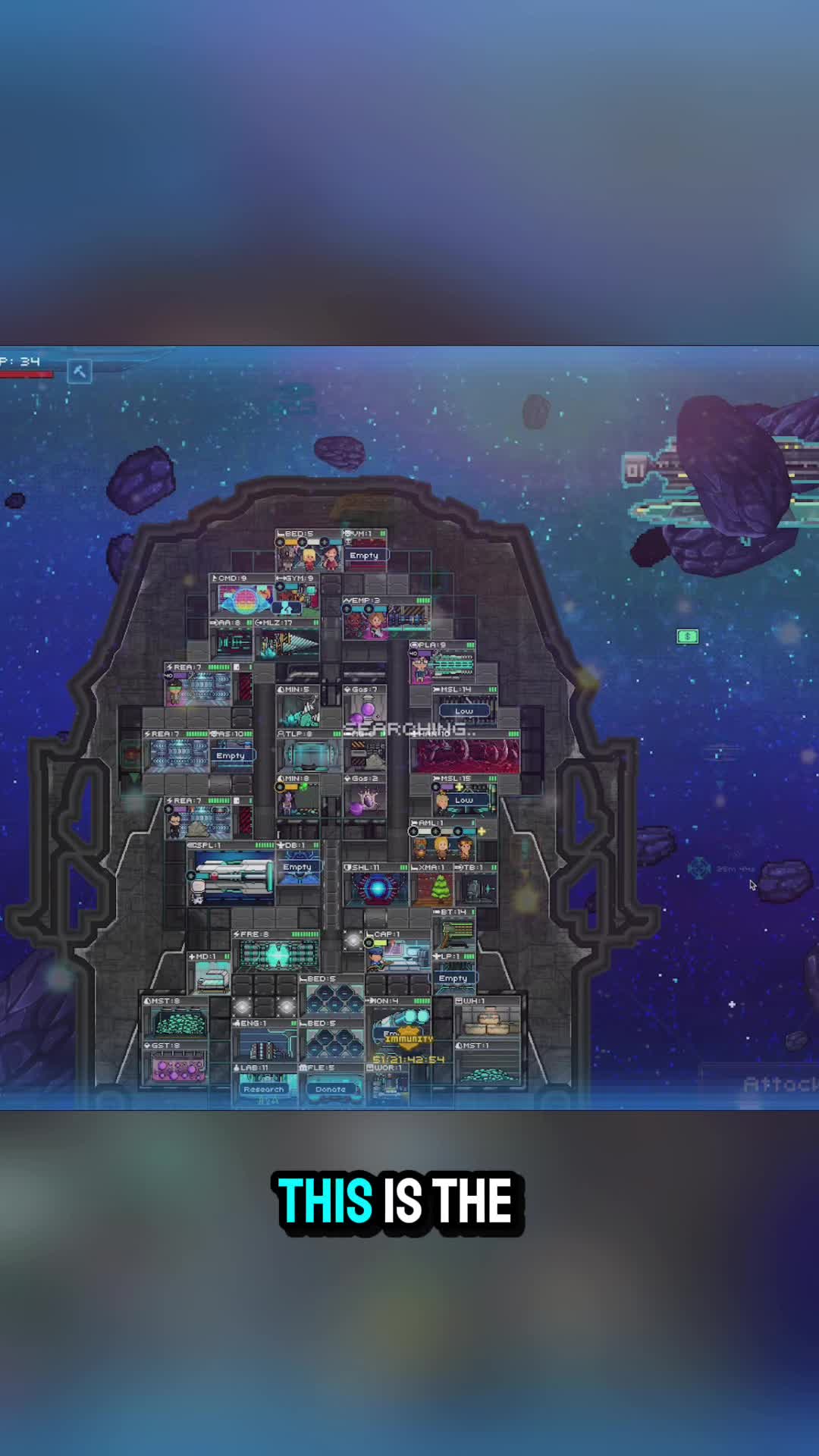Start a battle with the Attack button
This screenshot has height=1456, width=819.
coord(780,1084)
